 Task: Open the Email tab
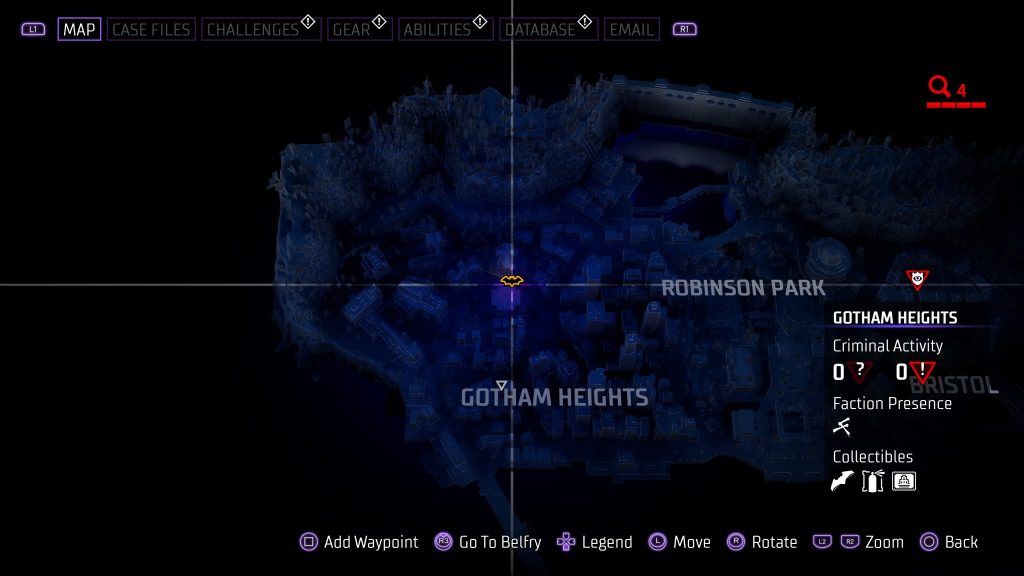[x=631, y=29]
